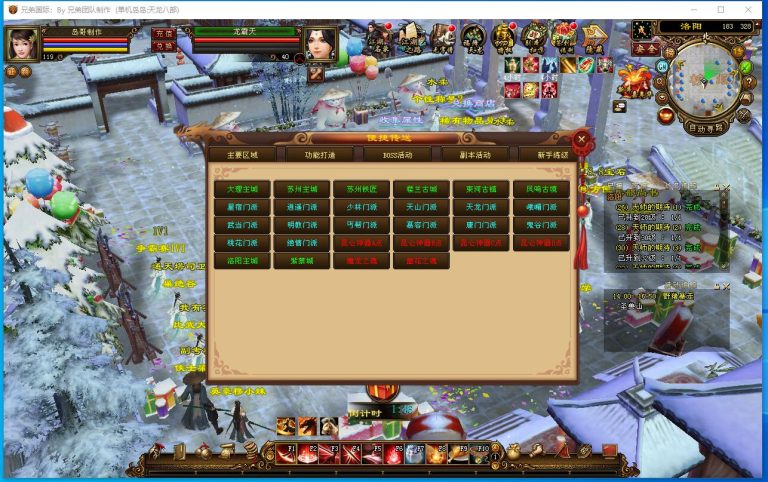
Task: Click the player portrait in the corner
Action: tap(22, 44)
